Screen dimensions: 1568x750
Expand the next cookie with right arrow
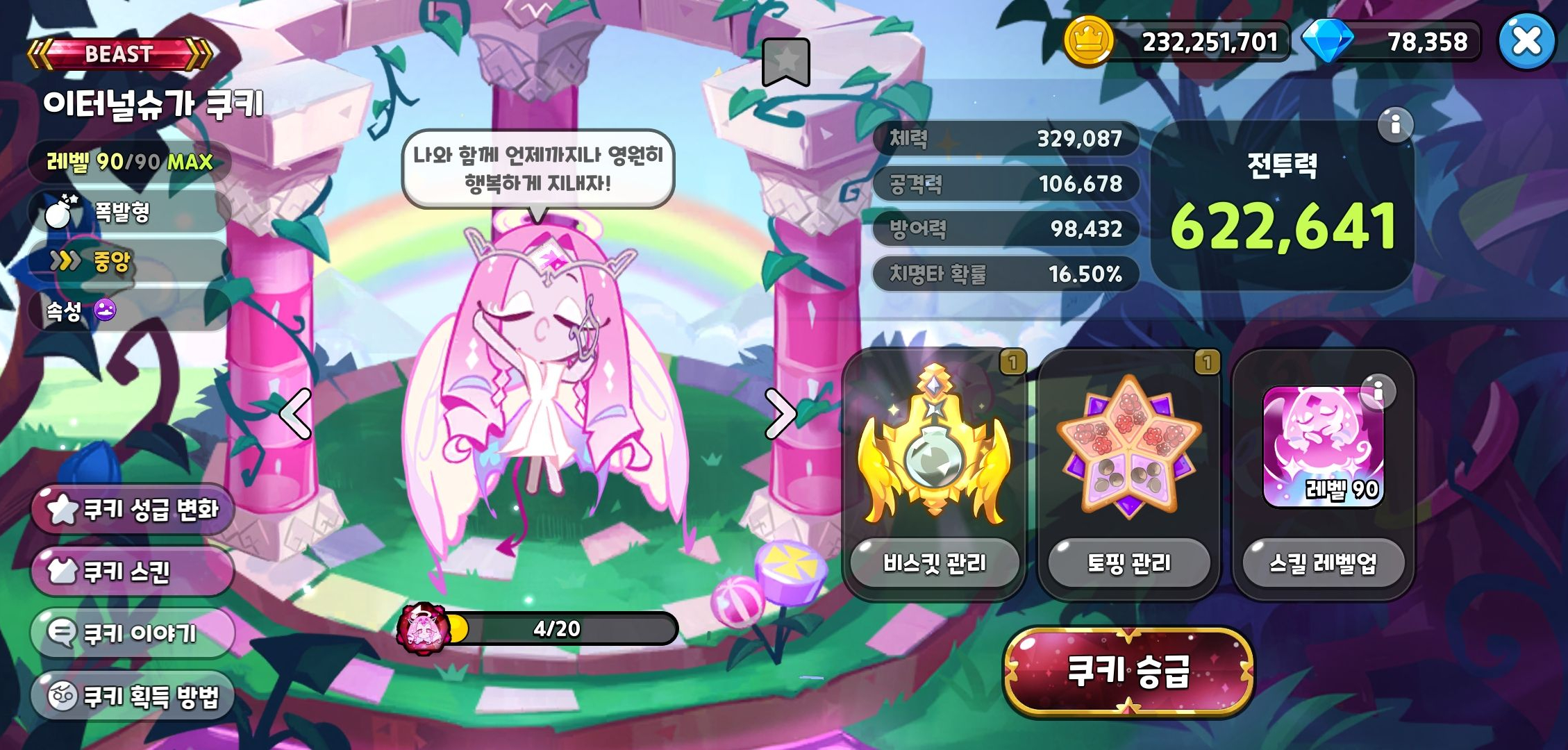(x=781, y=413)
